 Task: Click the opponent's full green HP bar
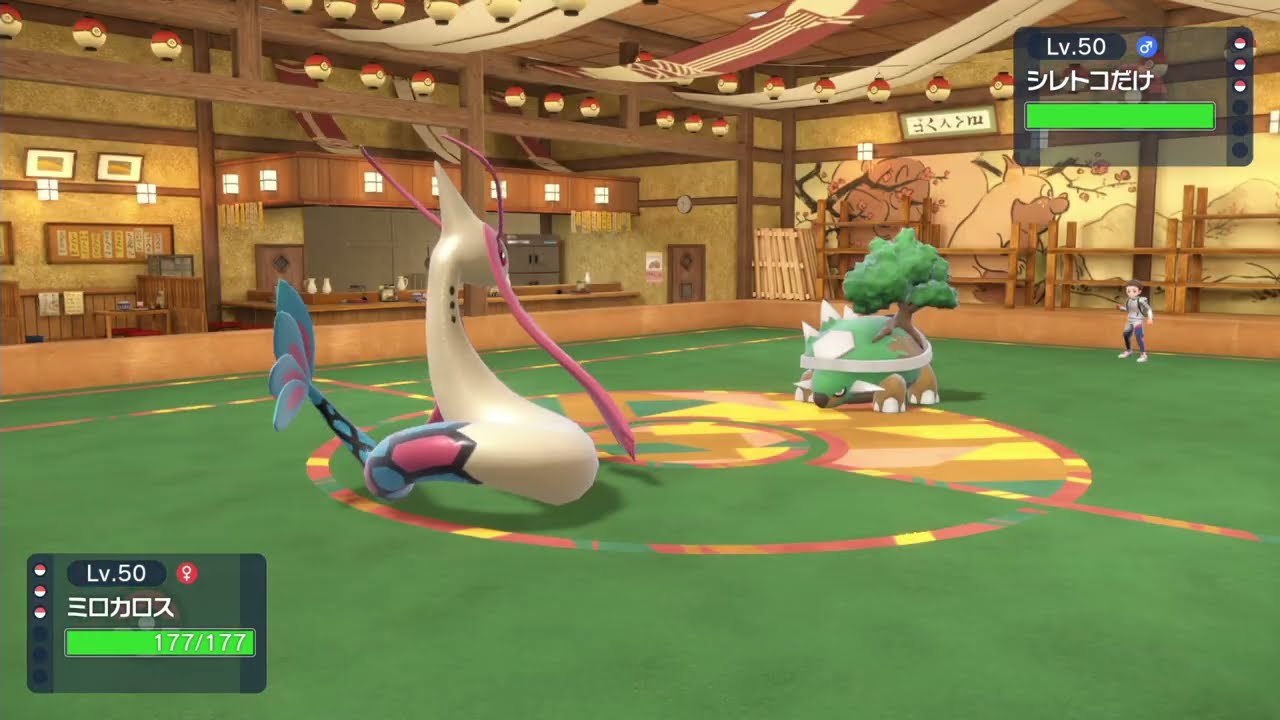(1120, 116)
